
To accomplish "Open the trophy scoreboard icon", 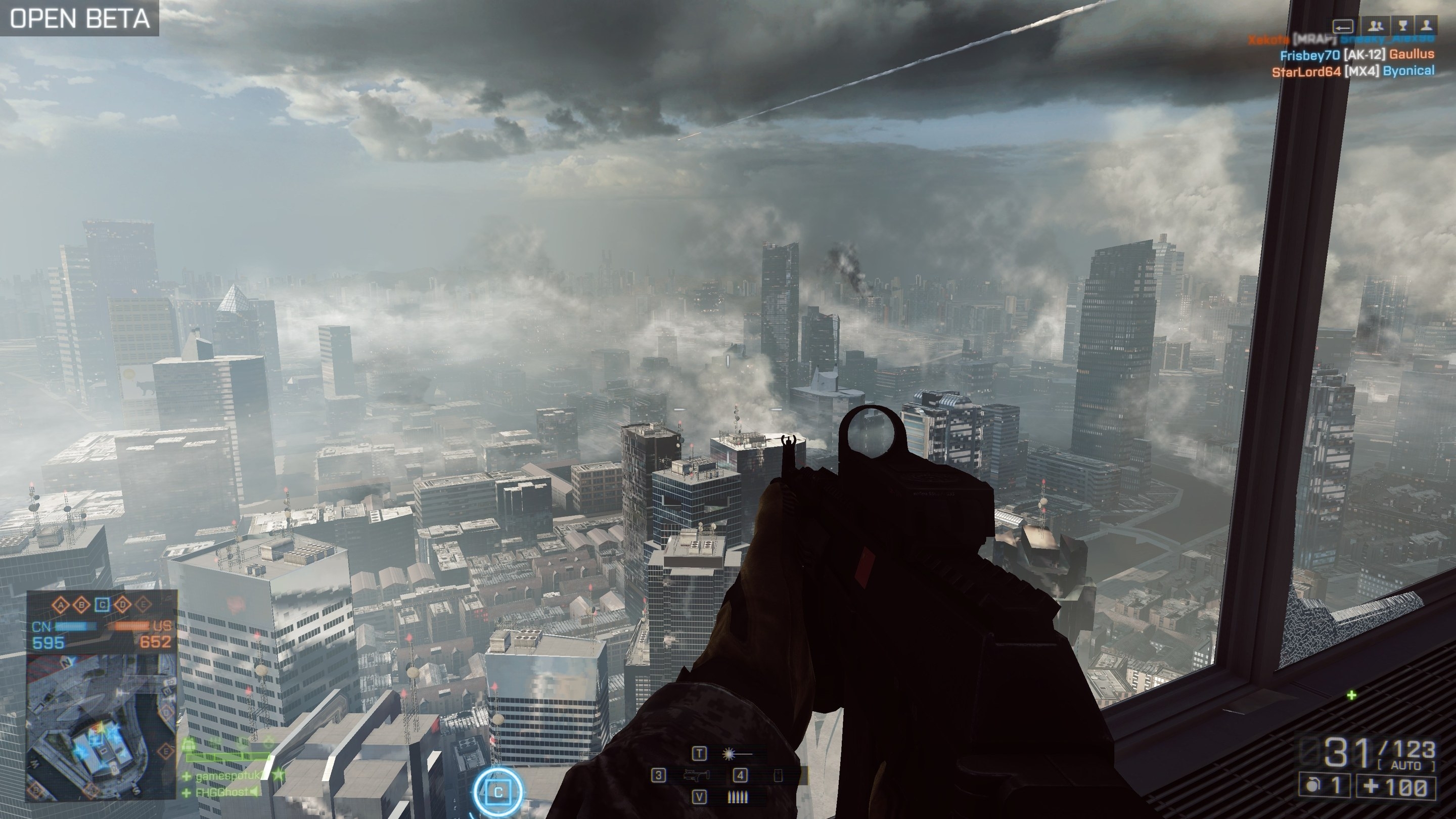I will [x=1402, y=25].
